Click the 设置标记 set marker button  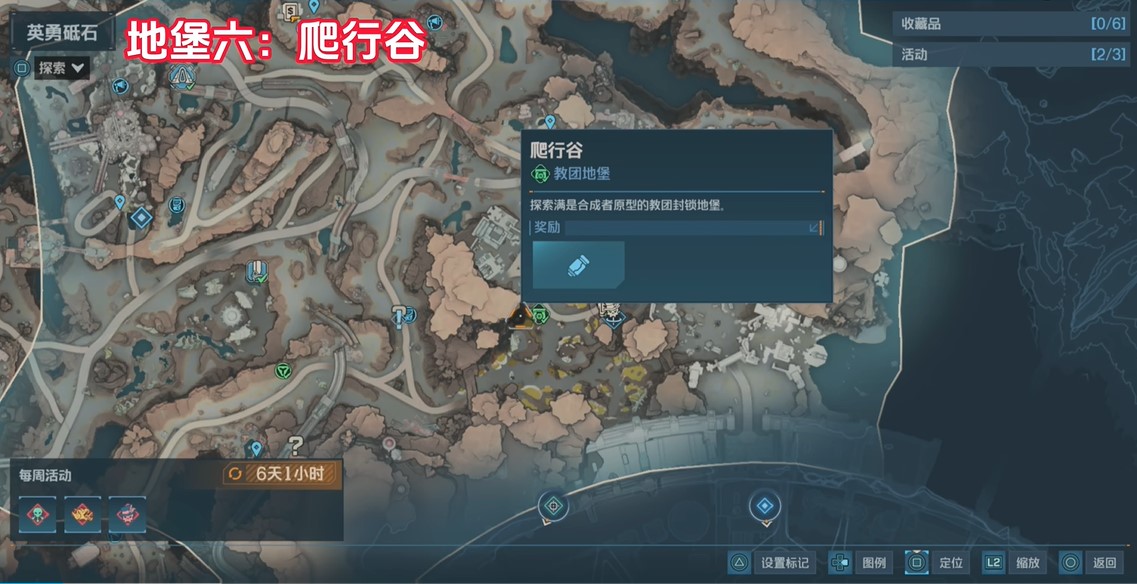point(770,563)
